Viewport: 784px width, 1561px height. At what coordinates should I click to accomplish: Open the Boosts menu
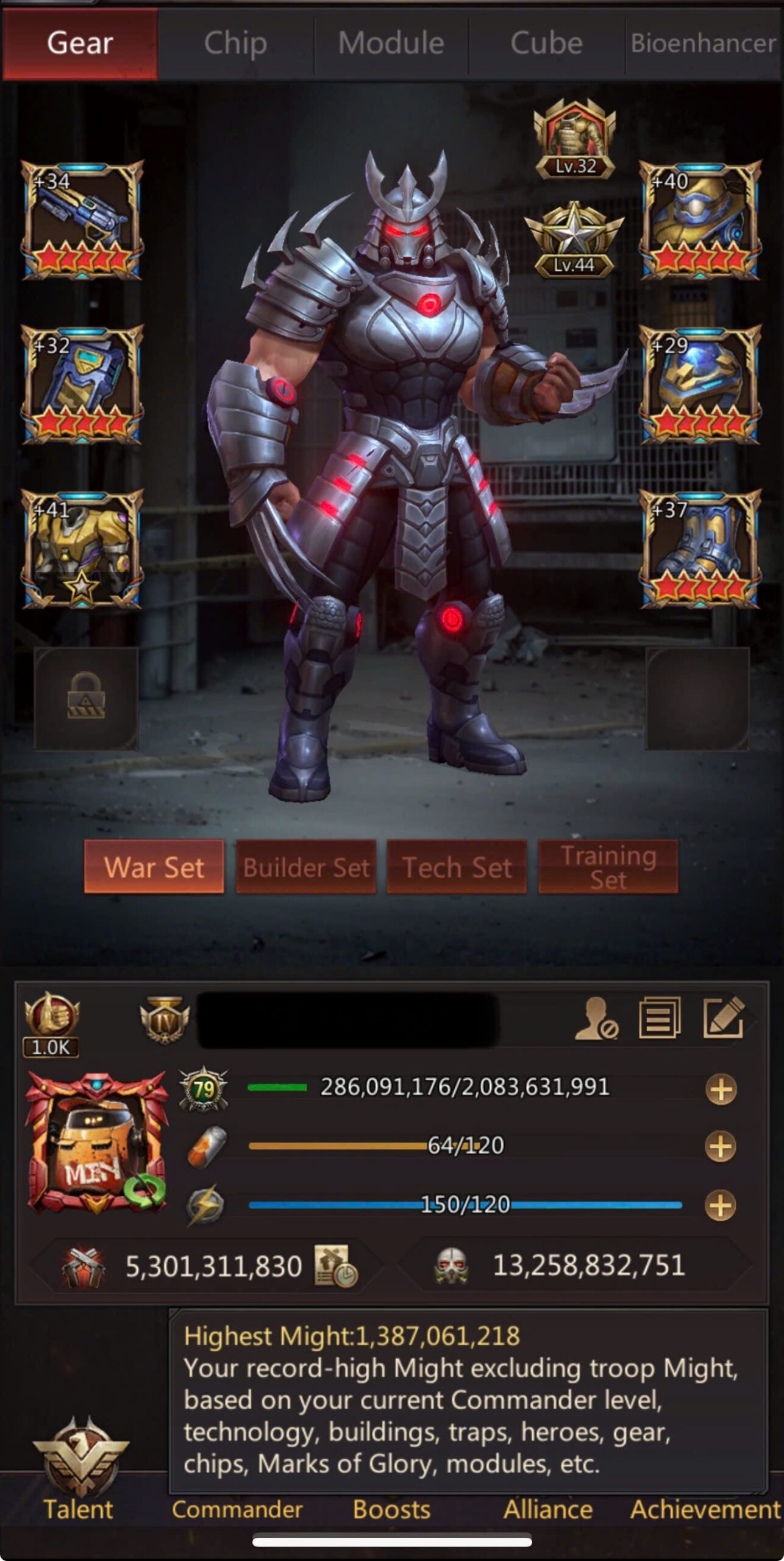[391, 1509]
